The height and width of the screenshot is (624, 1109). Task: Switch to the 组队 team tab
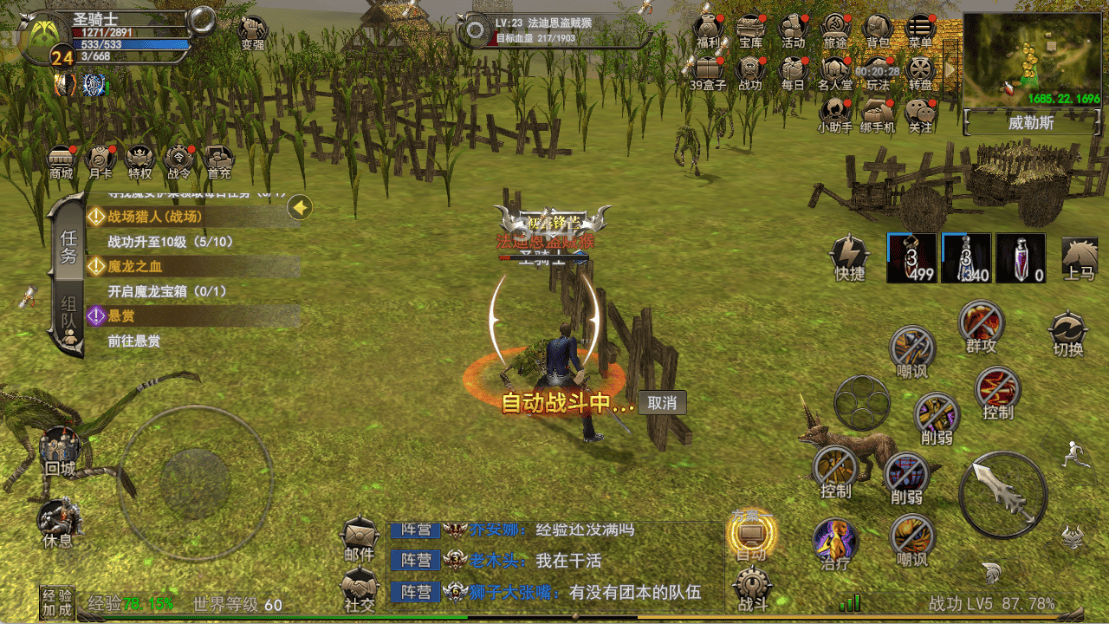68,320
